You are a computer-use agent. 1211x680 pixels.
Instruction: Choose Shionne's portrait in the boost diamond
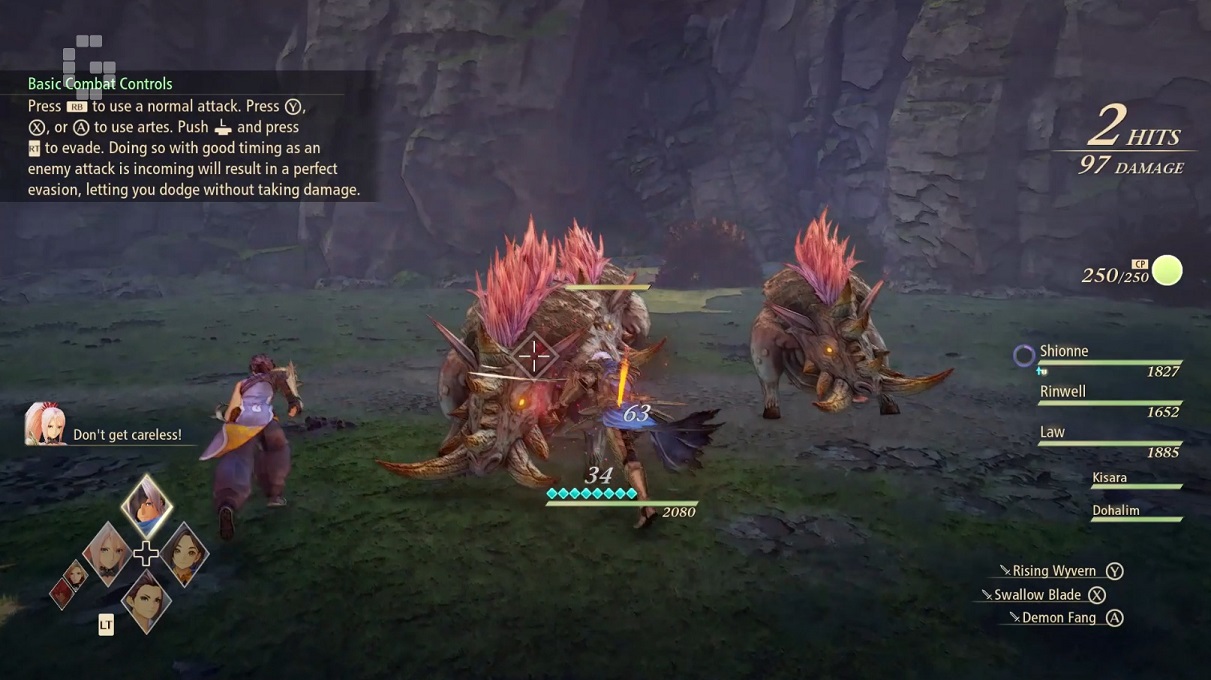(x=107, y=551)
